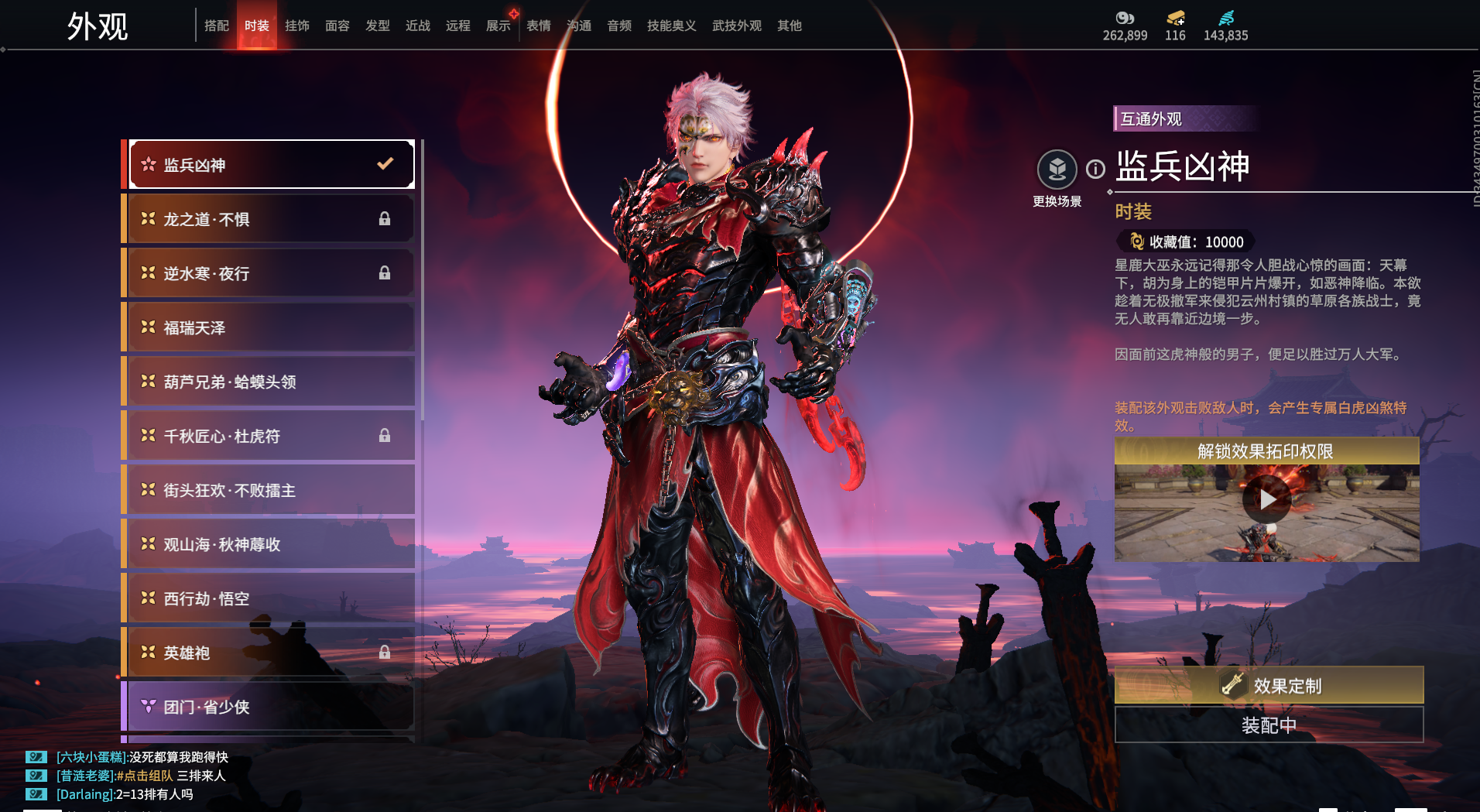Open the 挂饰 accessories tab

[297, 26]
